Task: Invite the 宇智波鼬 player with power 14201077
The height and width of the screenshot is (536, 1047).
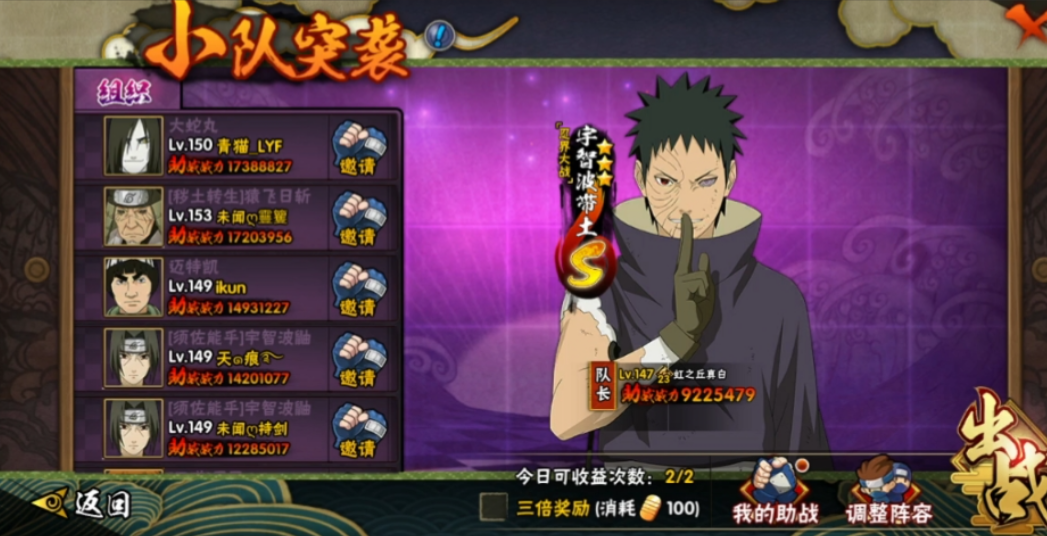Action: (x=358, y=358)
